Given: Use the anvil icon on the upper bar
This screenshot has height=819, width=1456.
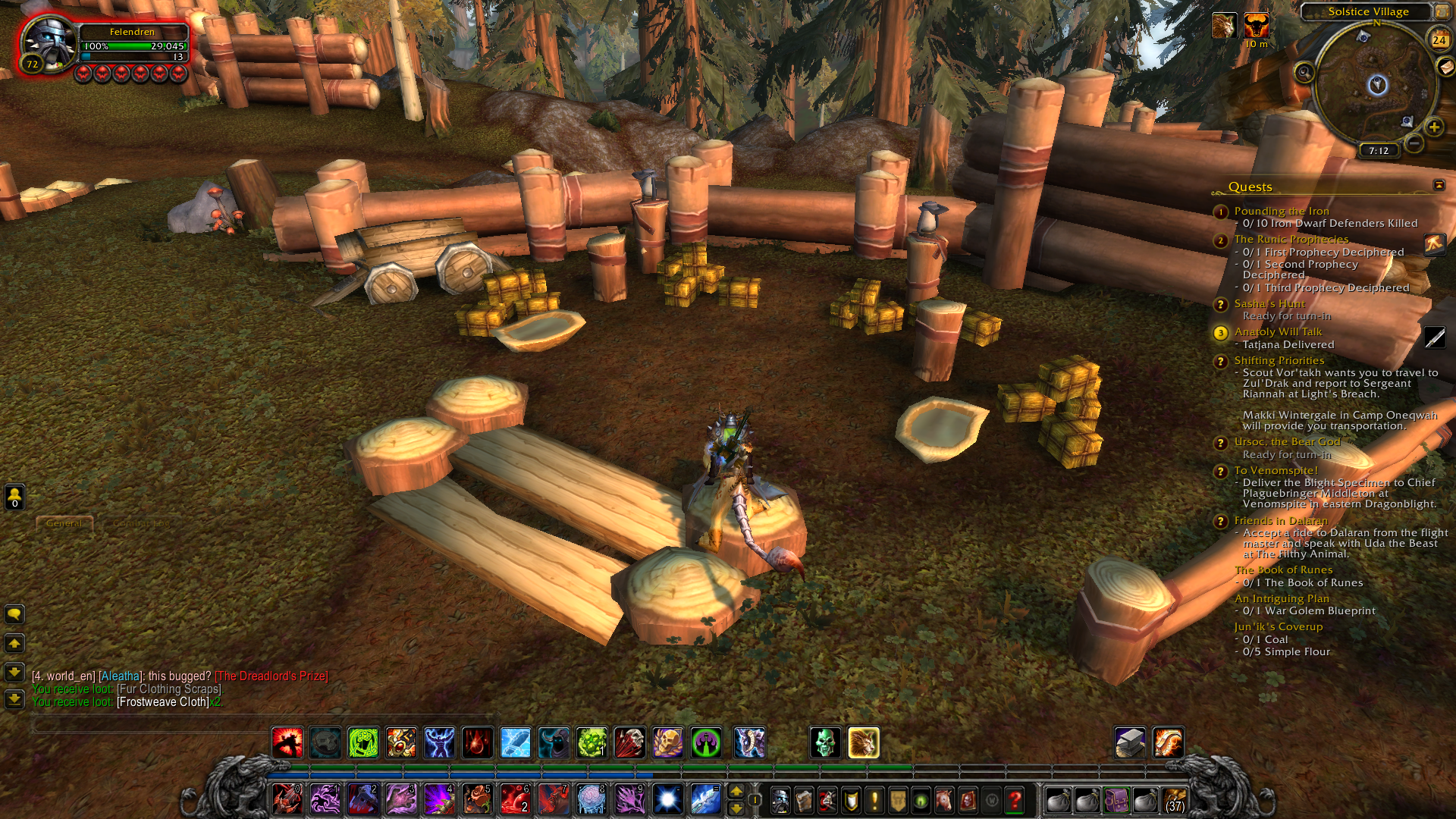Looking at the screenshot, I should pyautogui.click(x=1130, y=743).
